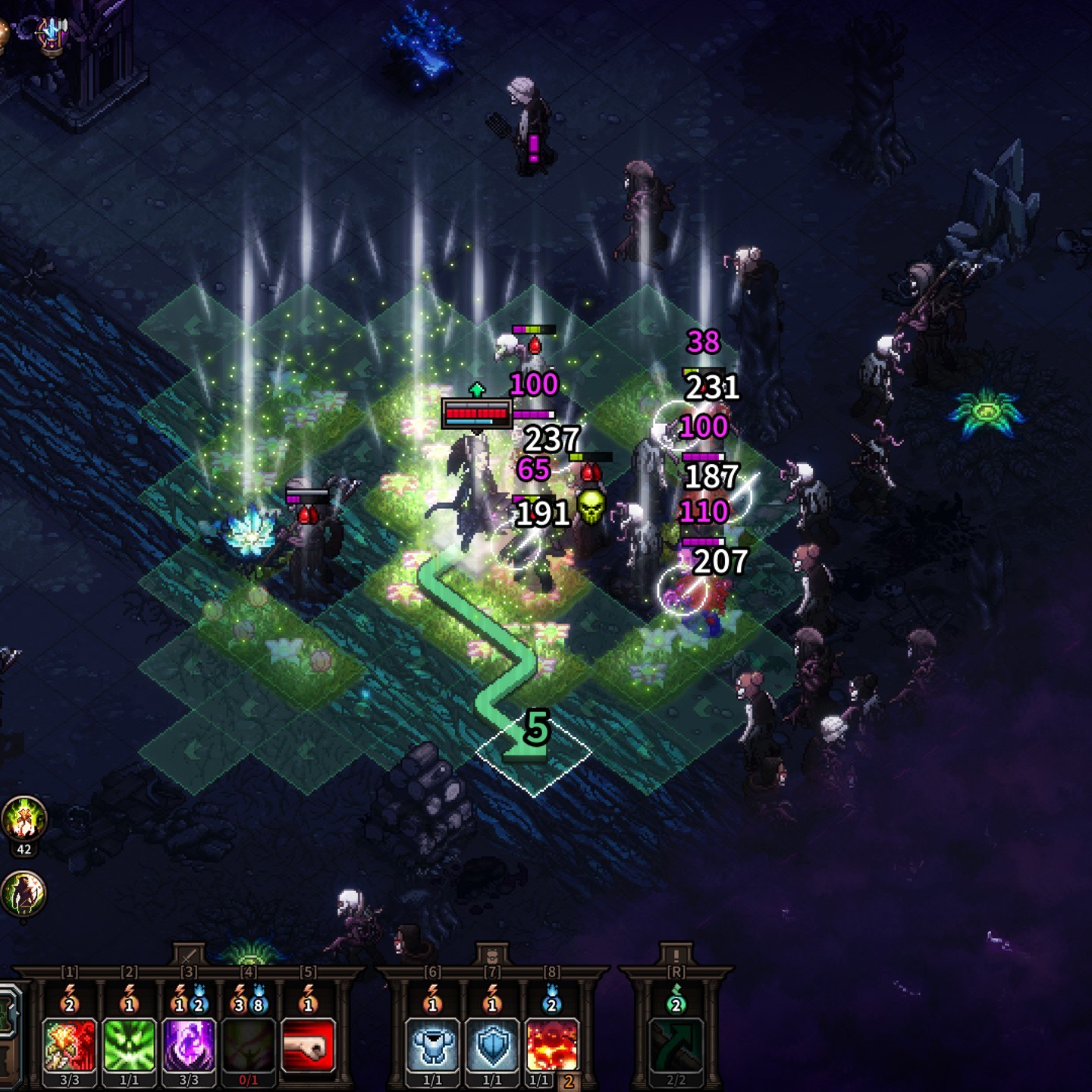Open the sword tab above the skill bar
Viewport: 1092px width, 1092px height.
pyautogui.click(x=189, y=955)
